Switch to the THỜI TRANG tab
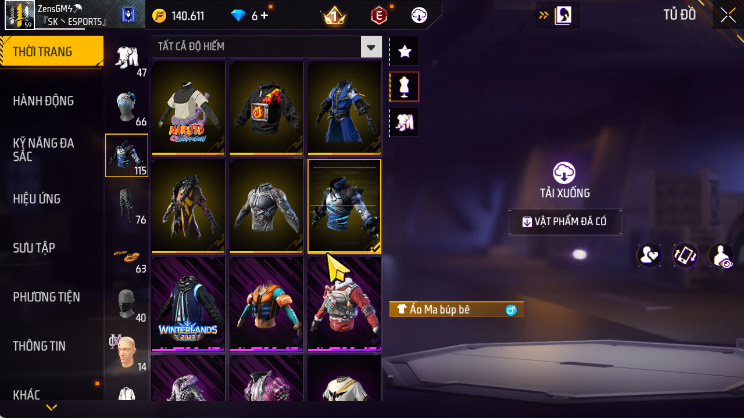The image size is (744, 418). click(50, 51)
